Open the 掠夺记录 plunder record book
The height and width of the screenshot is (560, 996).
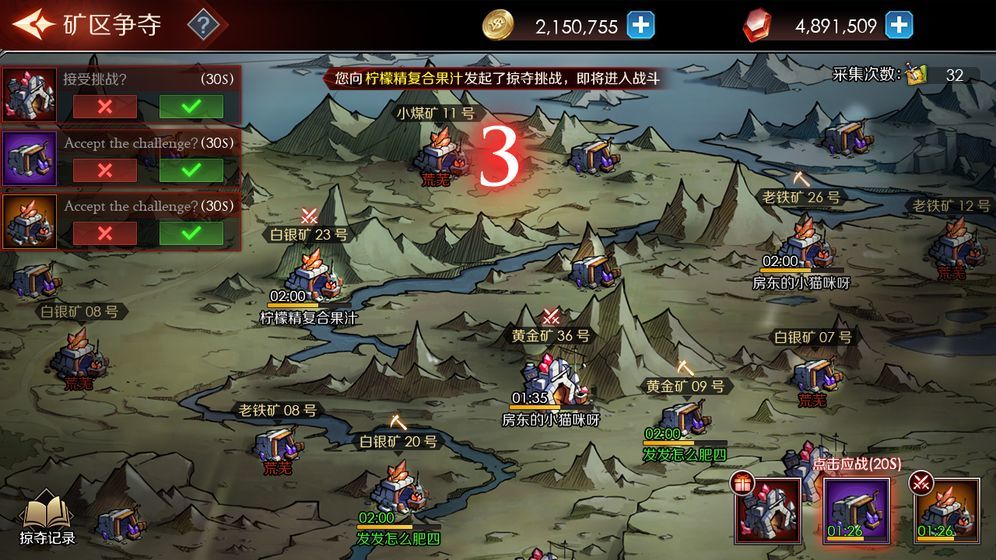[x=47, y=520]
